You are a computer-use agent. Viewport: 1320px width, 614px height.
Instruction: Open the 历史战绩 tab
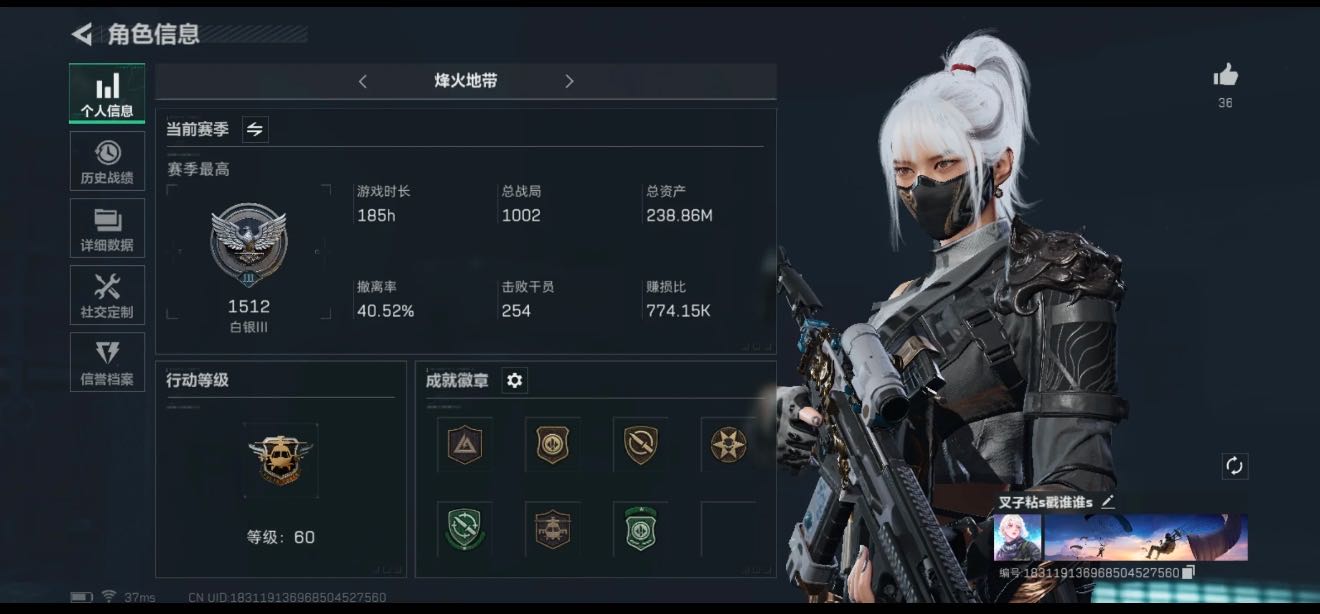(107, 161)
